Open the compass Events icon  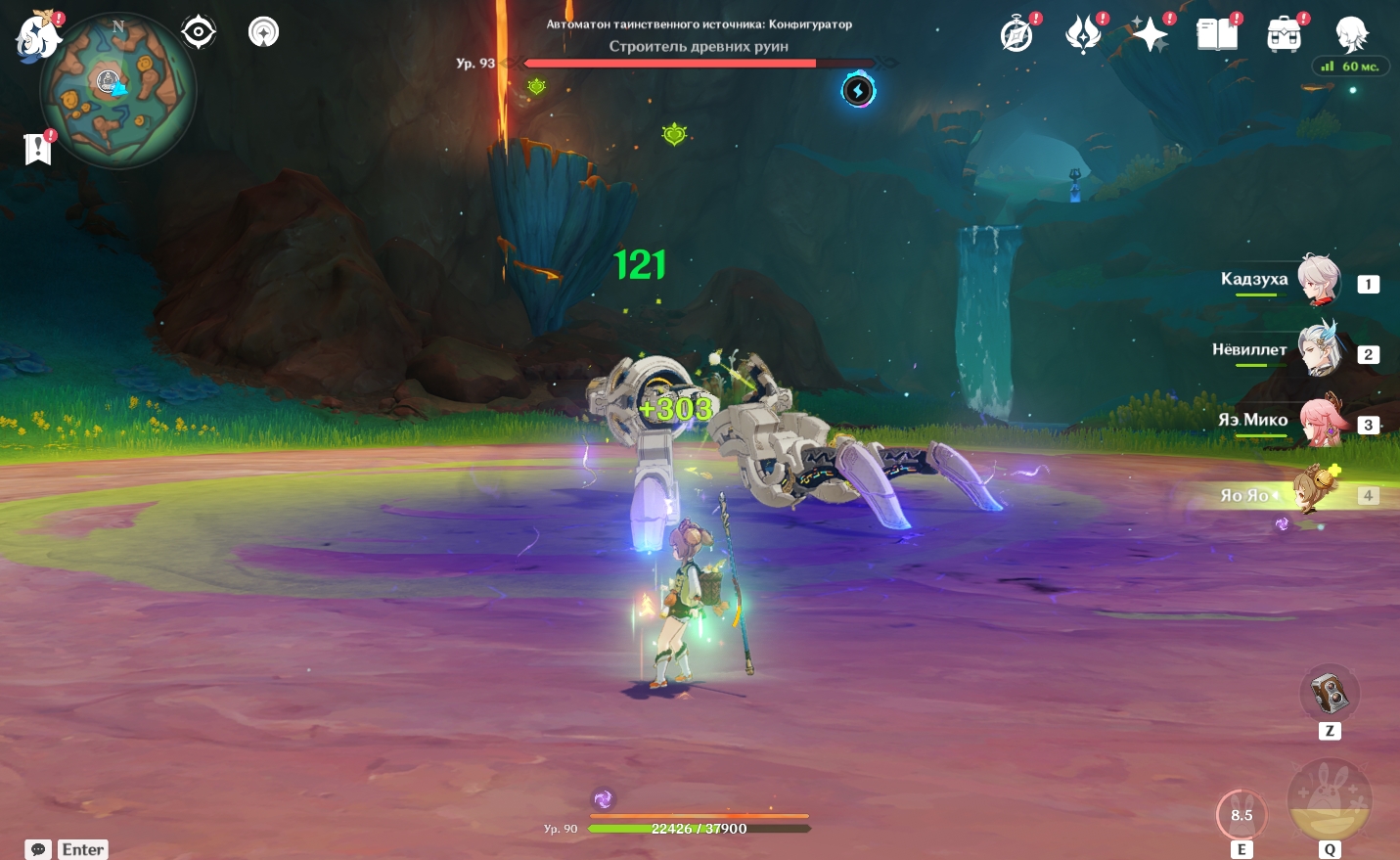pos(1017,35)
